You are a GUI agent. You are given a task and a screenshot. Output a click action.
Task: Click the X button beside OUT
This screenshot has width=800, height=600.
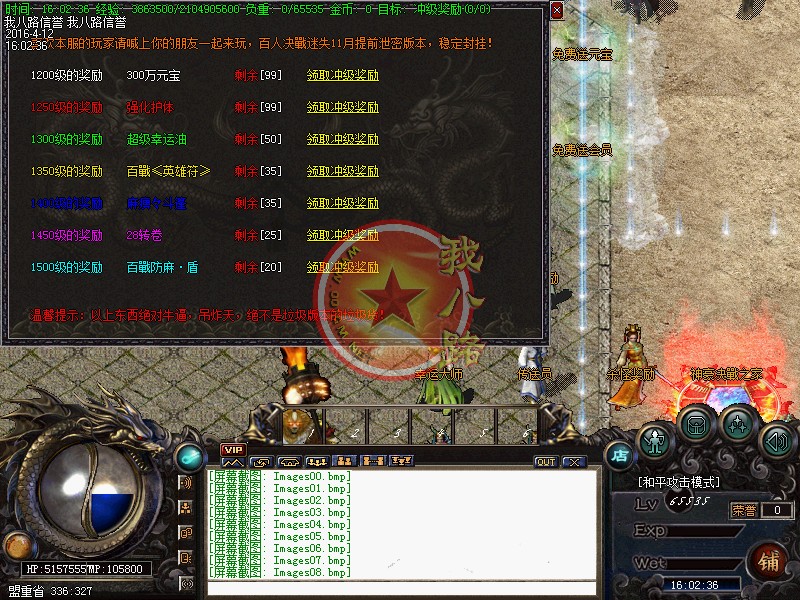pyautogui.click(x=573, y=462)
